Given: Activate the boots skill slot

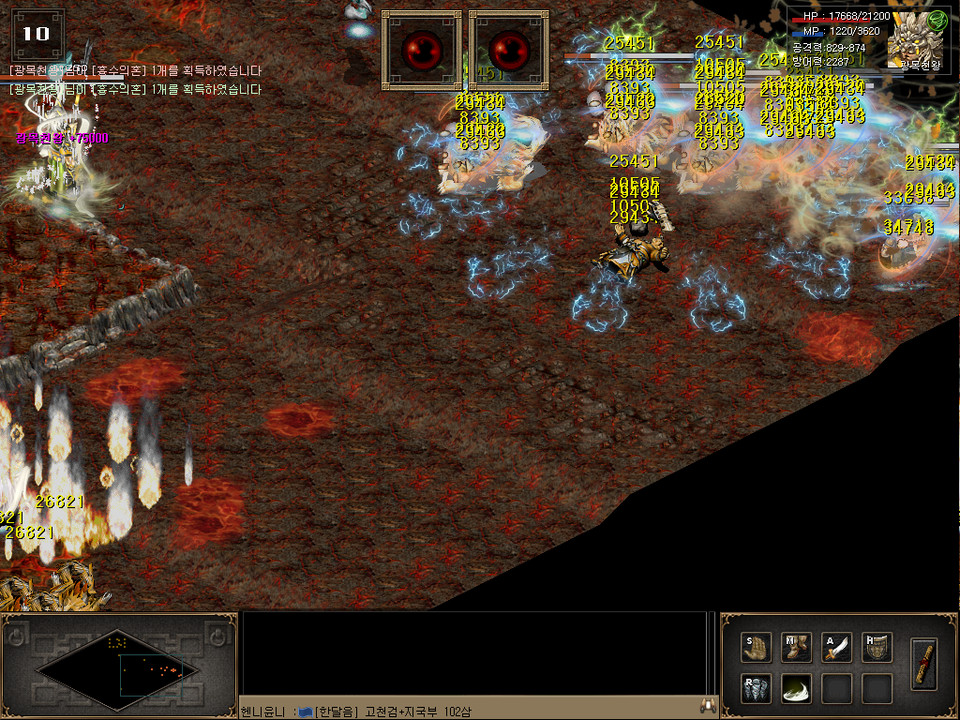Looking at the screenshot, I should (x=797, y=647).
